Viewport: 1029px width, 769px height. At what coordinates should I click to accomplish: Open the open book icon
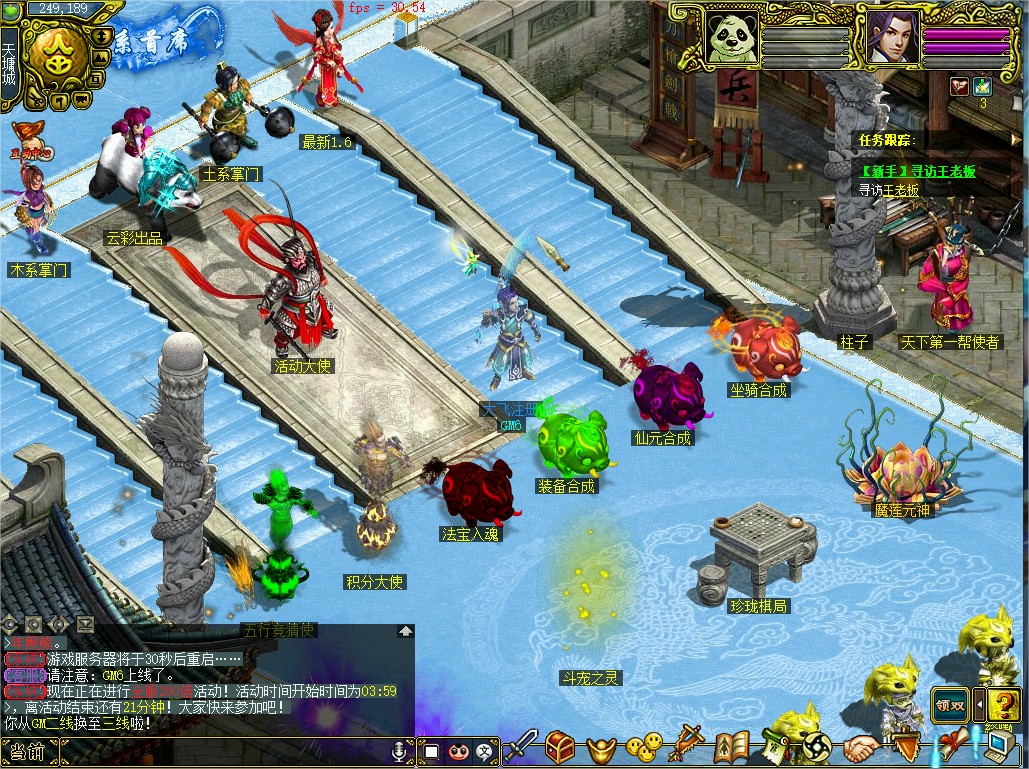point(733,747)
